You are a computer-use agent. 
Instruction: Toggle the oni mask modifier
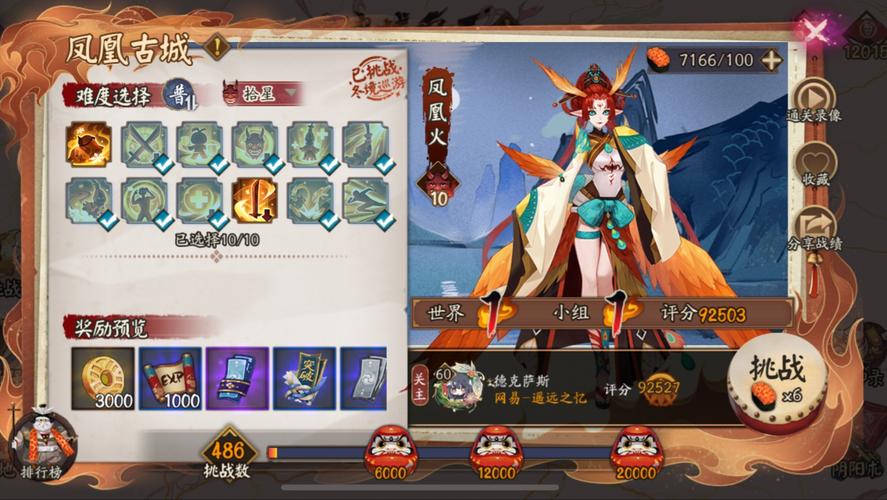tap(255, 144)
